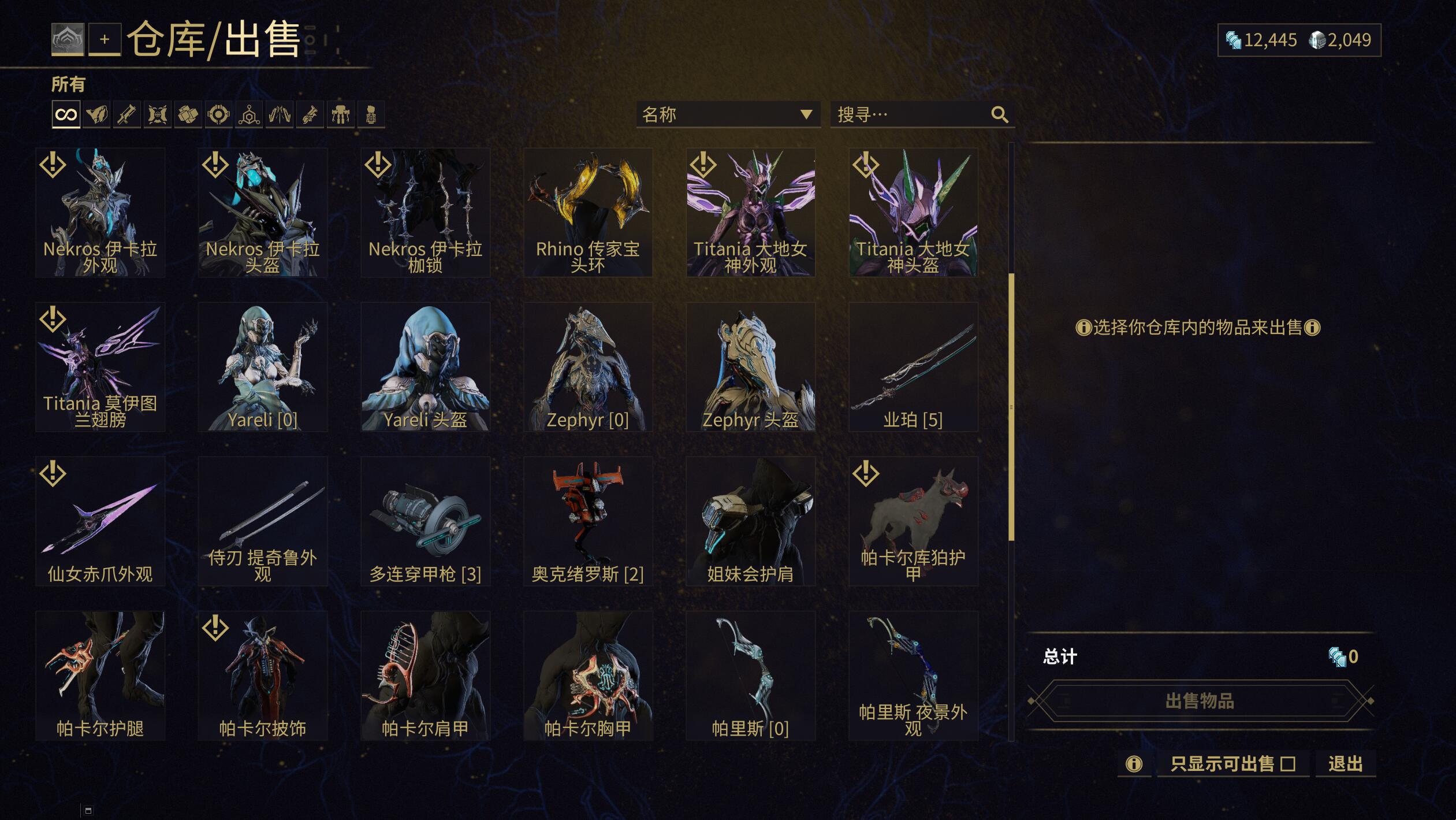1456x820 pixels.
Task: Open the 名称 sort dropdown
Action: (x=728, y=114)
